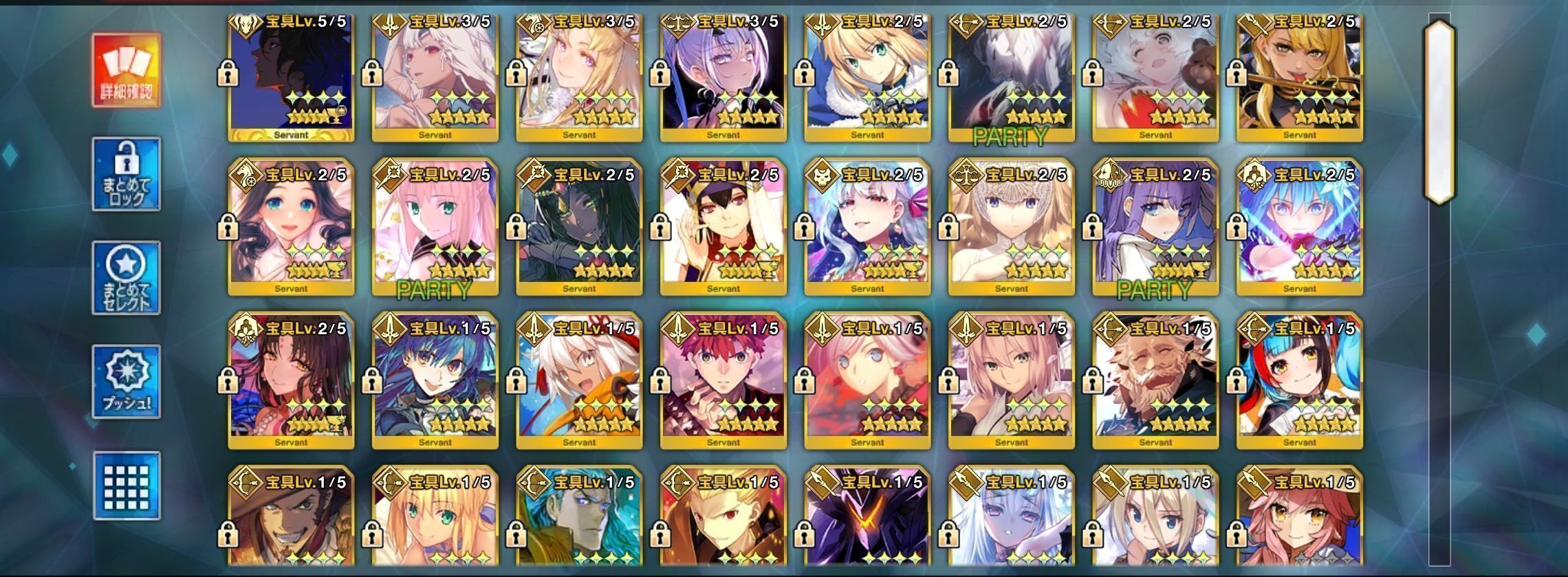This screenshot has height=577, width=1568.
Task: Select the pink-haired green-eyed PARTY servant card
Action: (435, 227)
